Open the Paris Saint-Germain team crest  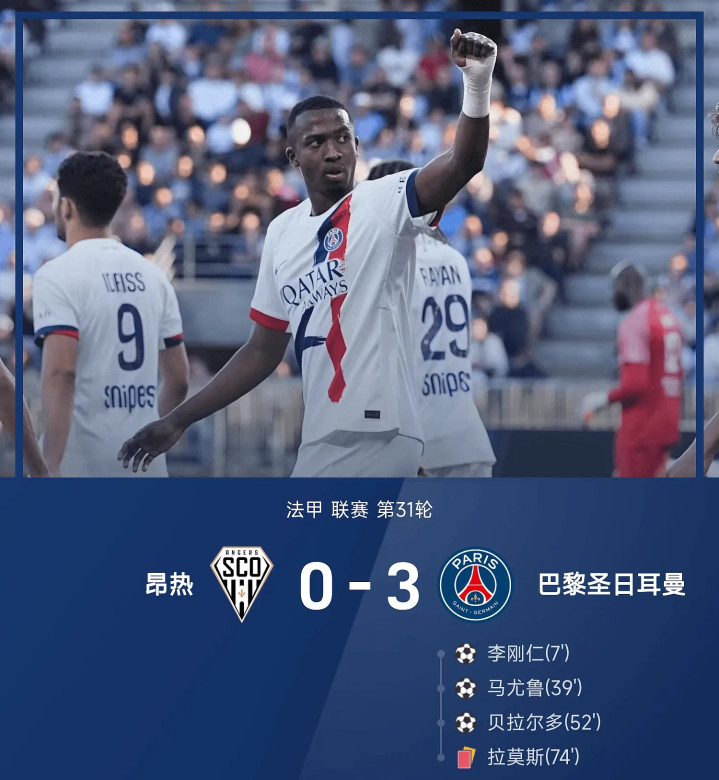(475, 584)
